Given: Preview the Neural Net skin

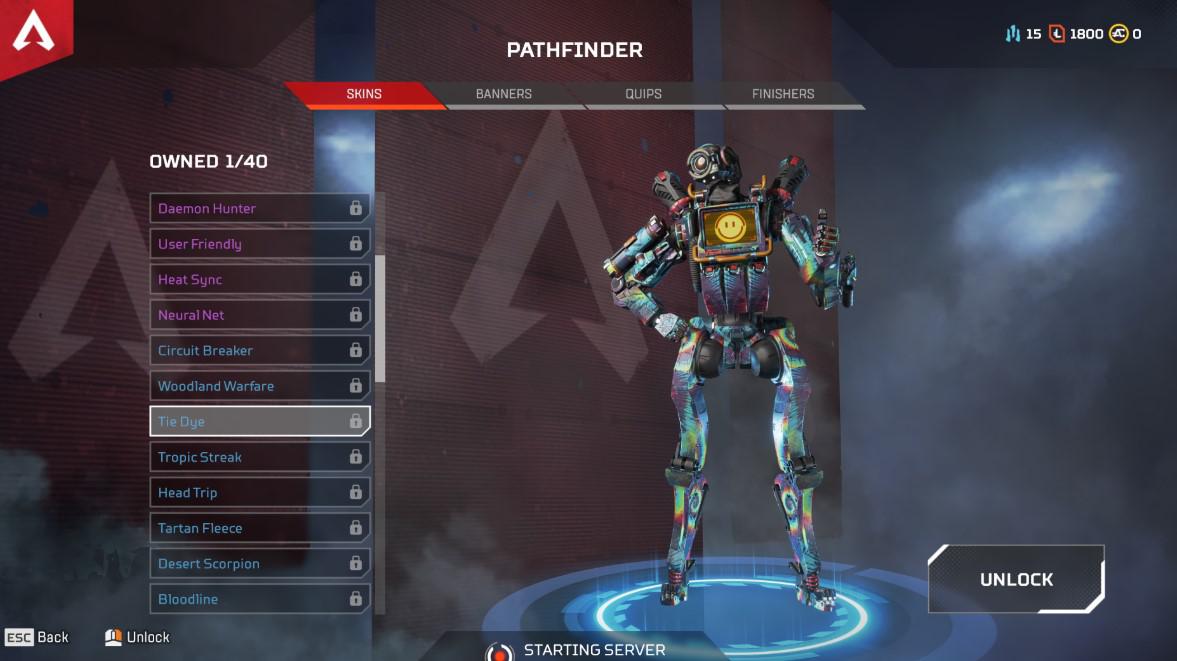Looking at the screenshot, I should click(x=259, y=315).
